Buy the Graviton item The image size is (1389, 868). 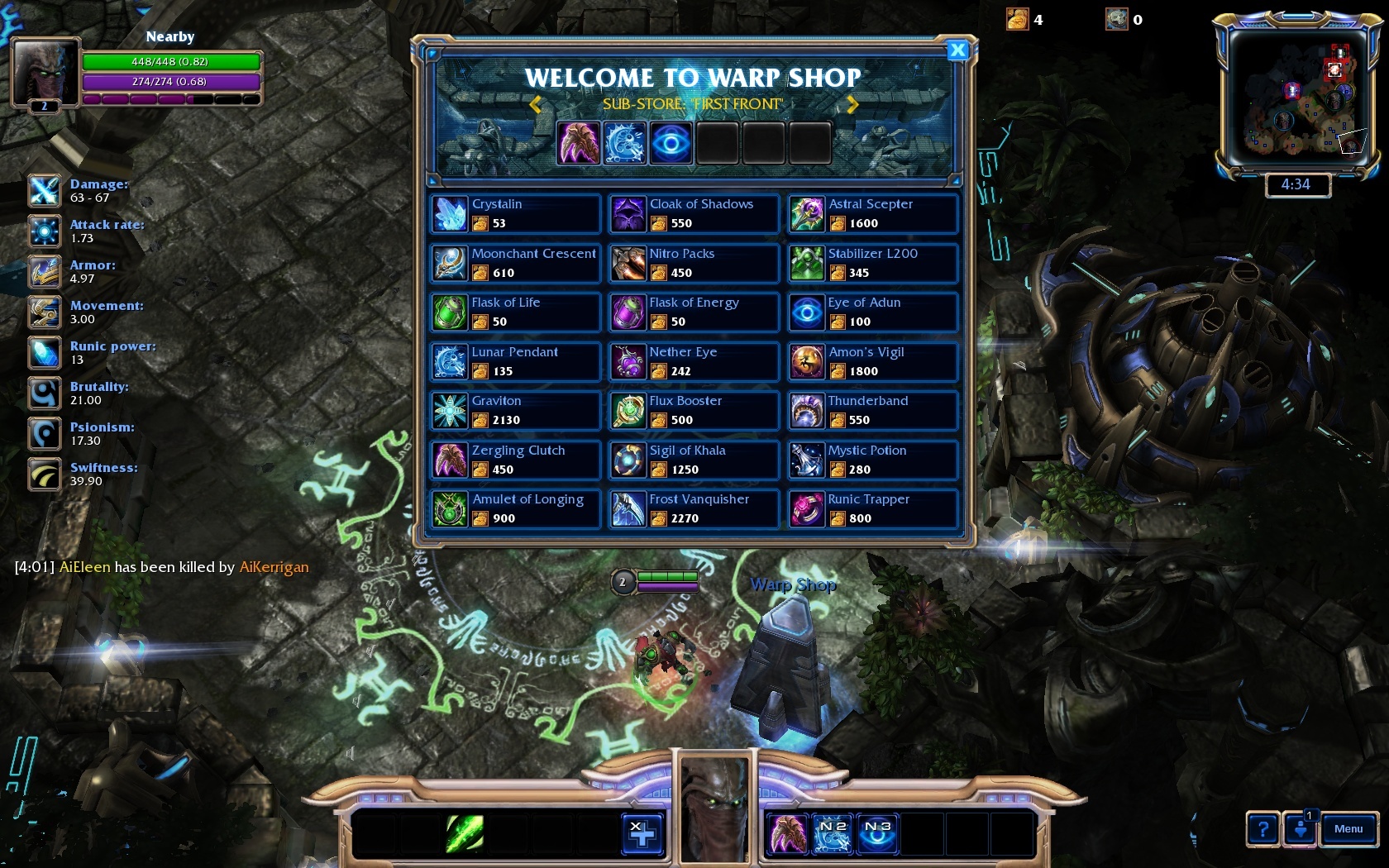(x=515, y=411)
